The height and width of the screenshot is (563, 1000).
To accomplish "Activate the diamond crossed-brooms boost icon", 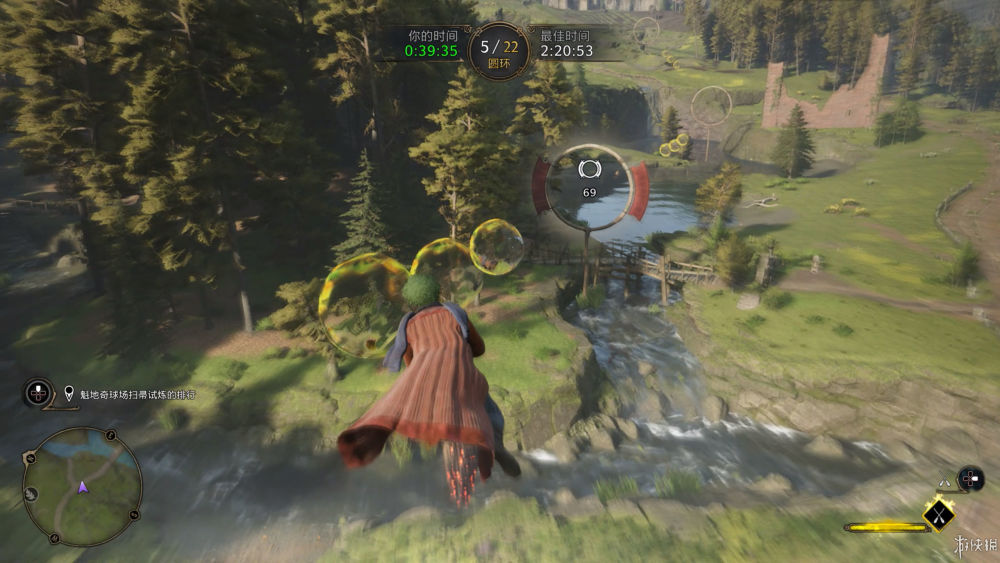I will [x=938, y=514].
